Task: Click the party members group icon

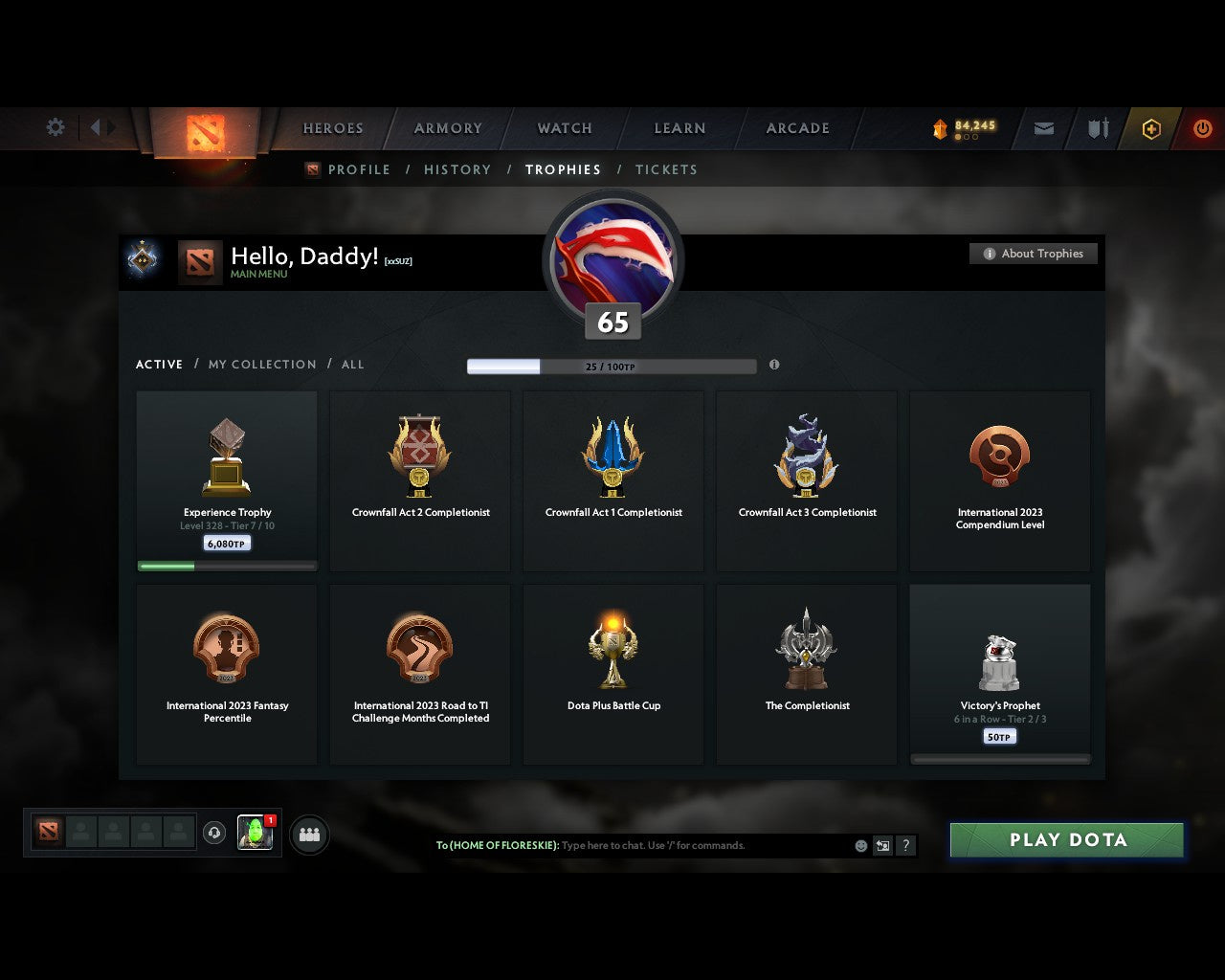Action: [308, 834]
